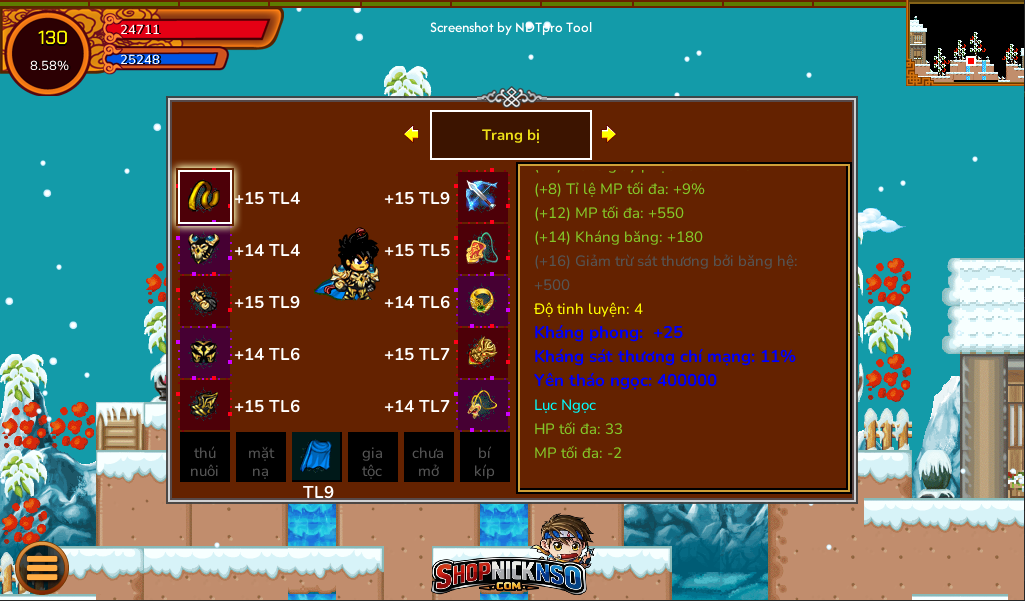The width and height of the screenshot is (1025, 601).
Task: Select the +14 TL6 gold belt slot
Action: pyautogui.click(x=205, y=353)
